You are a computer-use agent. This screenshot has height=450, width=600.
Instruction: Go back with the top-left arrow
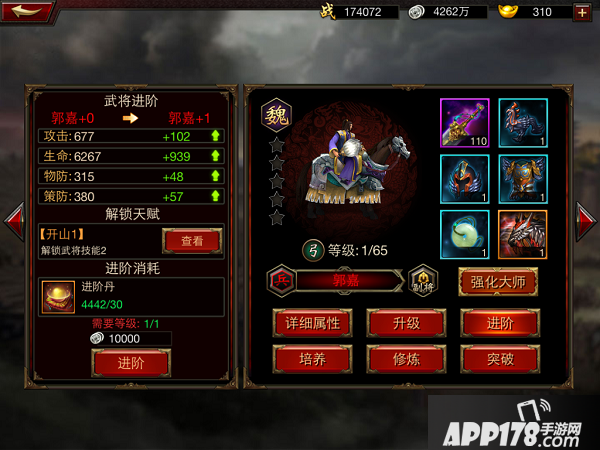(28, 12)
